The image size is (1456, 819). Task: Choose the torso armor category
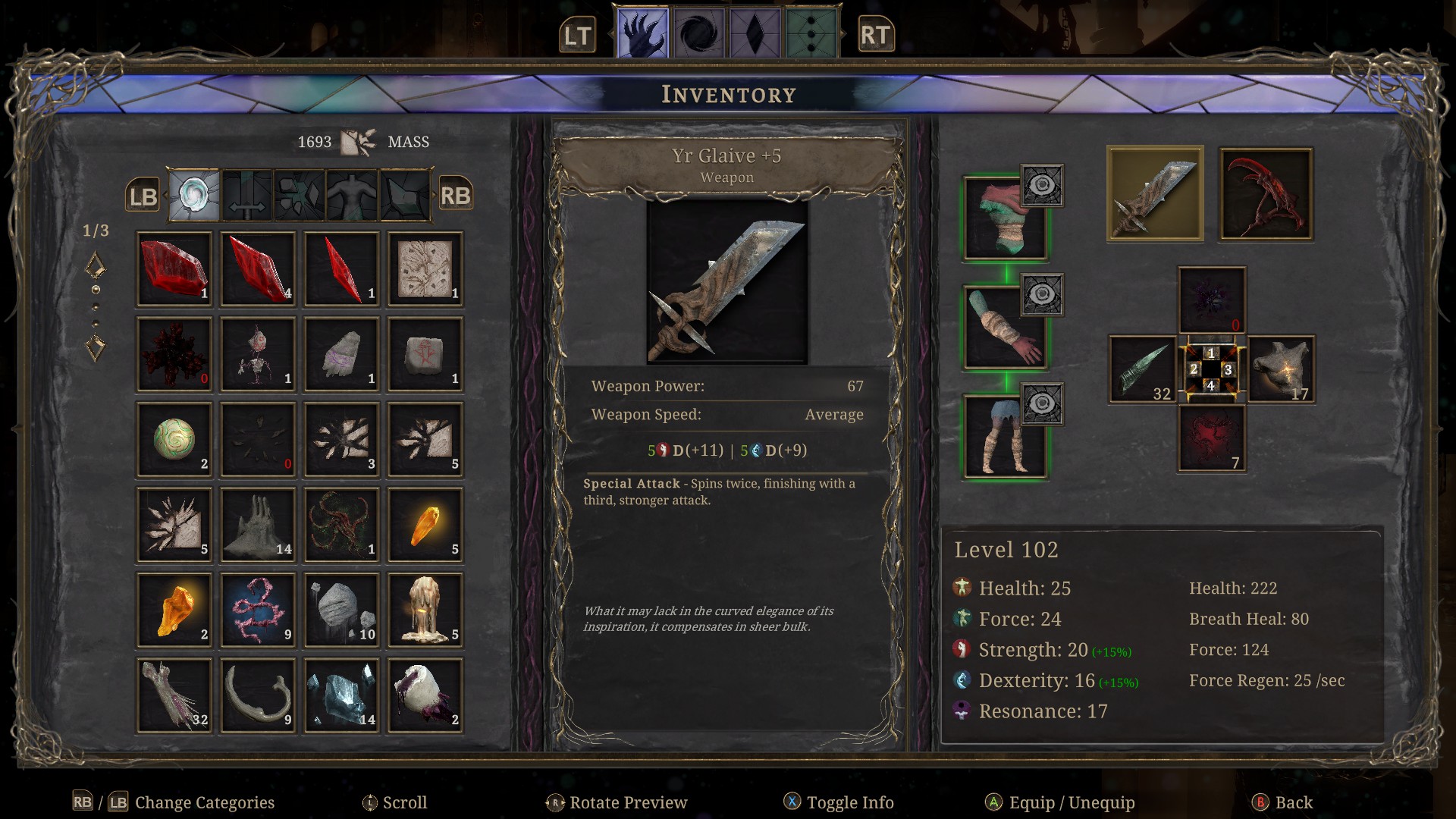click(x=352, y=196)
